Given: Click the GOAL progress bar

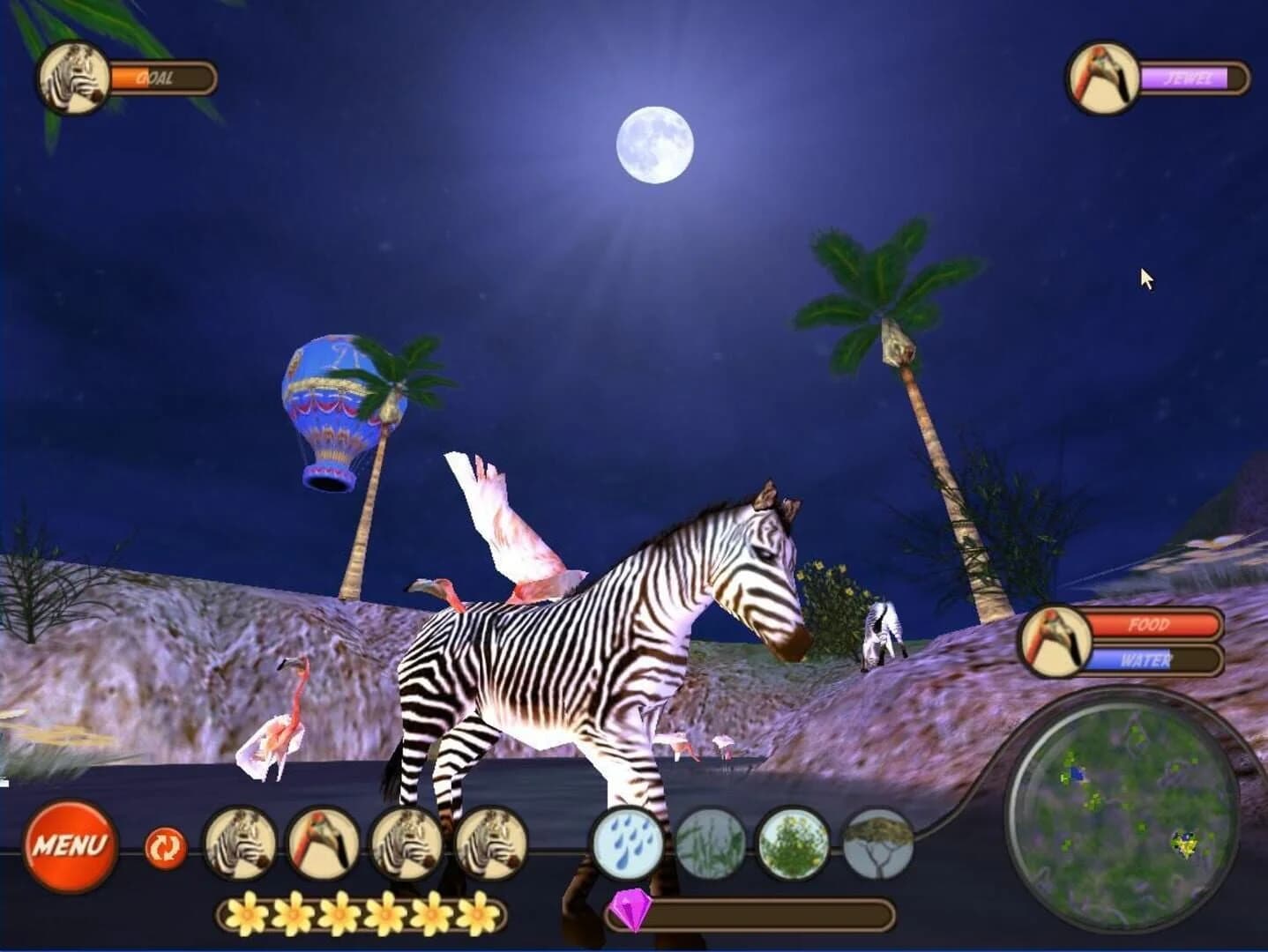Looking at the screenshot, I should click(163, 77).
